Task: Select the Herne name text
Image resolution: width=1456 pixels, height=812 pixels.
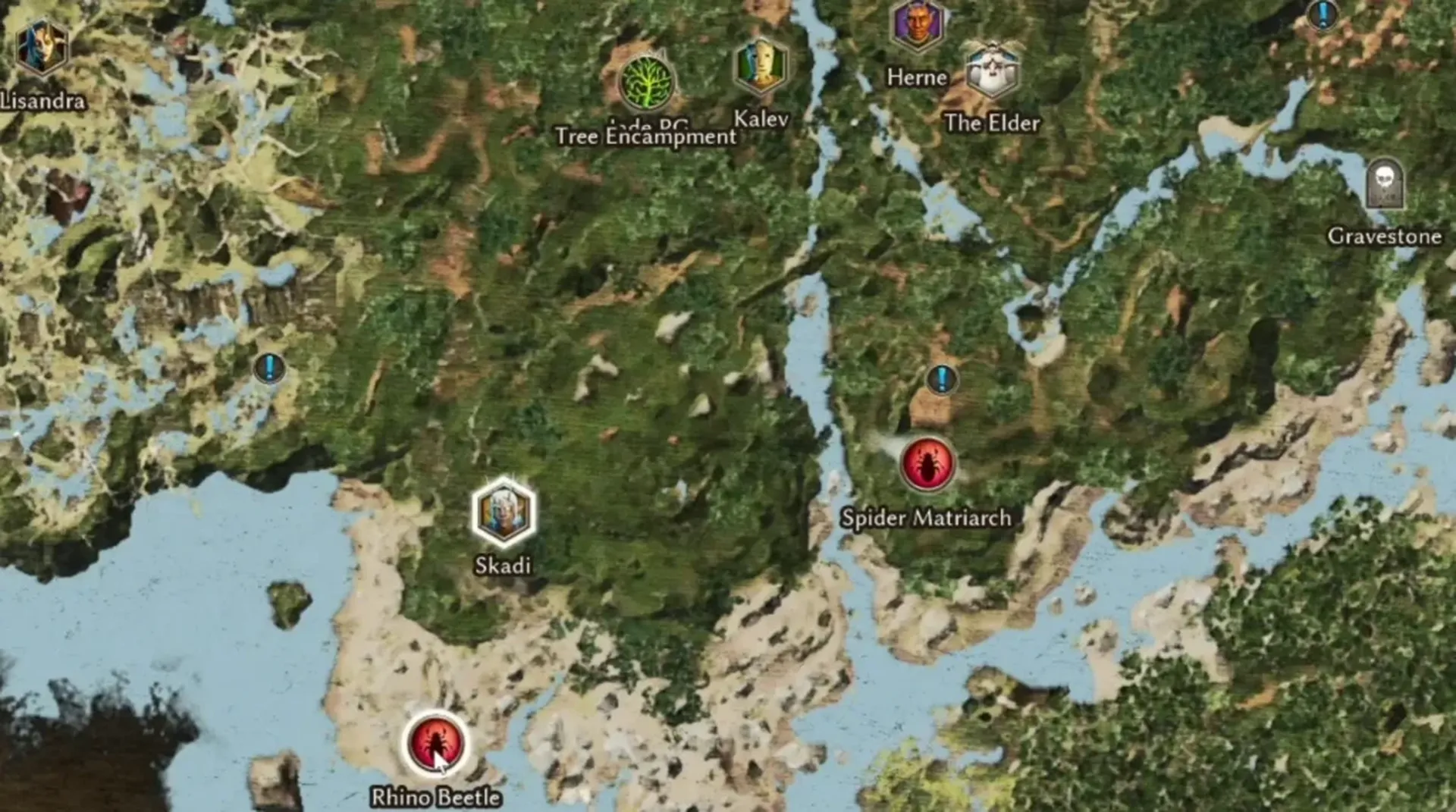Action: [x=917, y=78]
